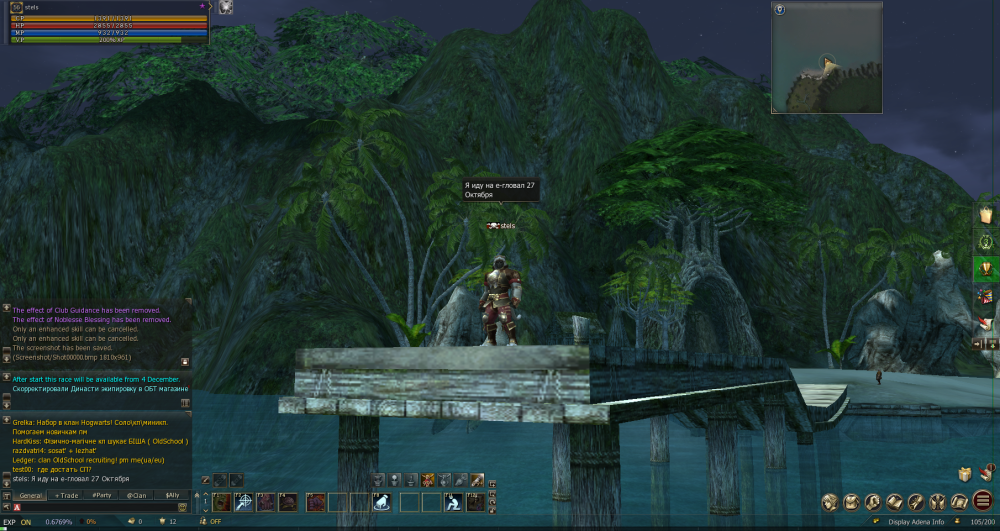Click the minimap in the corner

click(828, 58)
